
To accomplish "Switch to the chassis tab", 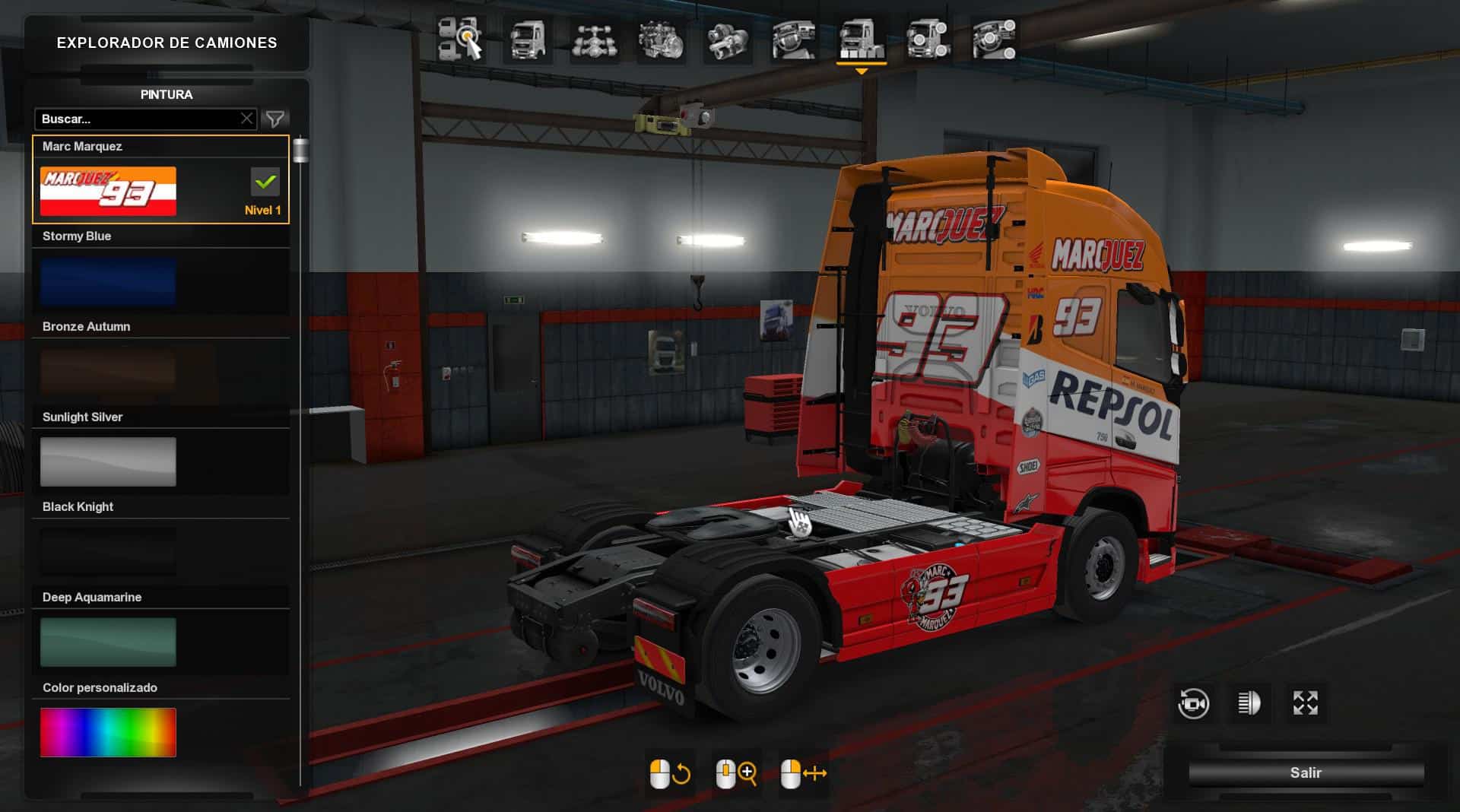I will (x=594, y=39).
